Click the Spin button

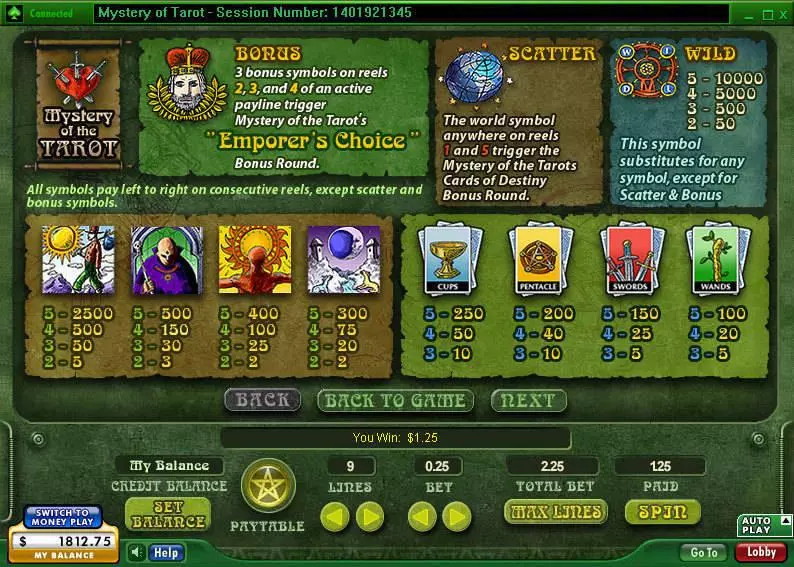click(661, 512)
